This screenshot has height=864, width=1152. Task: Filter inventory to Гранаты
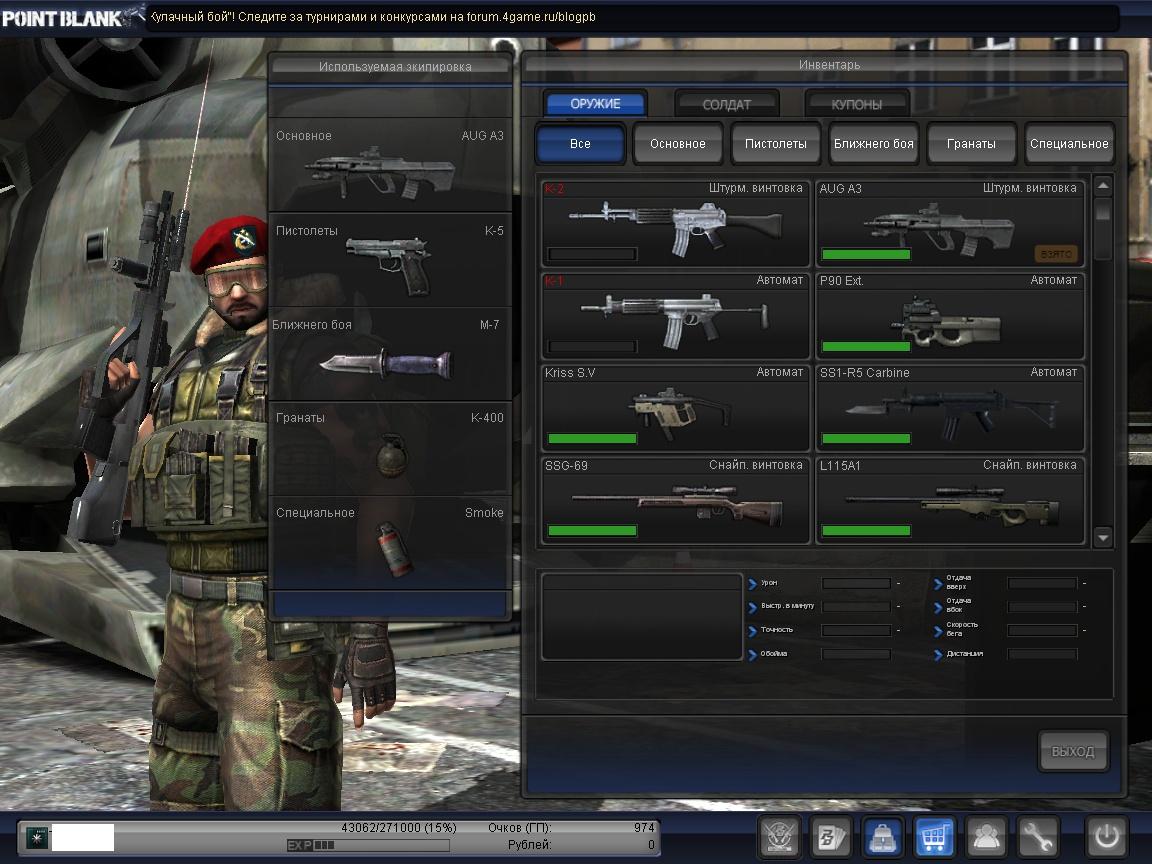coord(971,143)
